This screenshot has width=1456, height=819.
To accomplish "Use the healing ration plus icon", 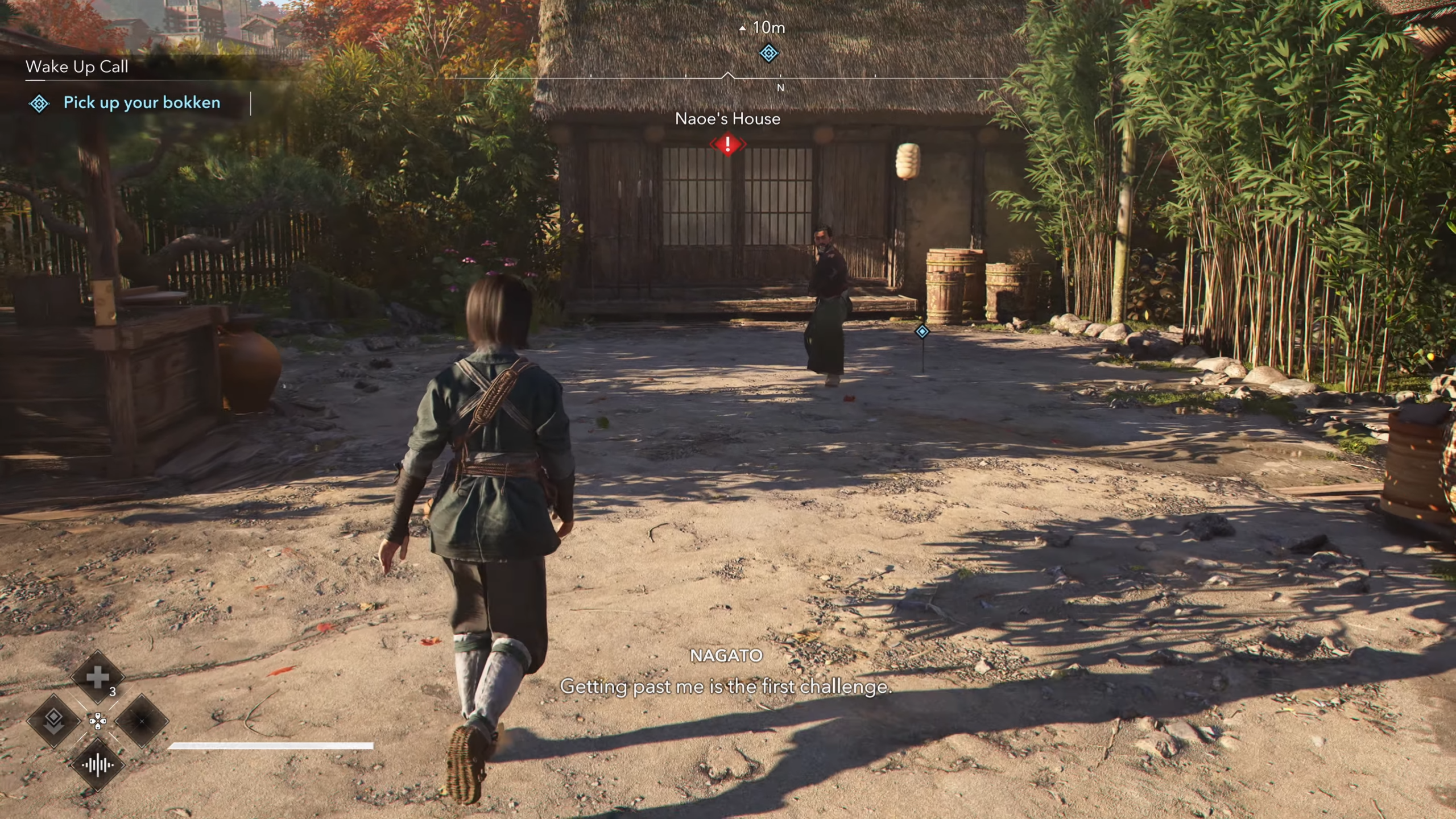I will point(97,677).
